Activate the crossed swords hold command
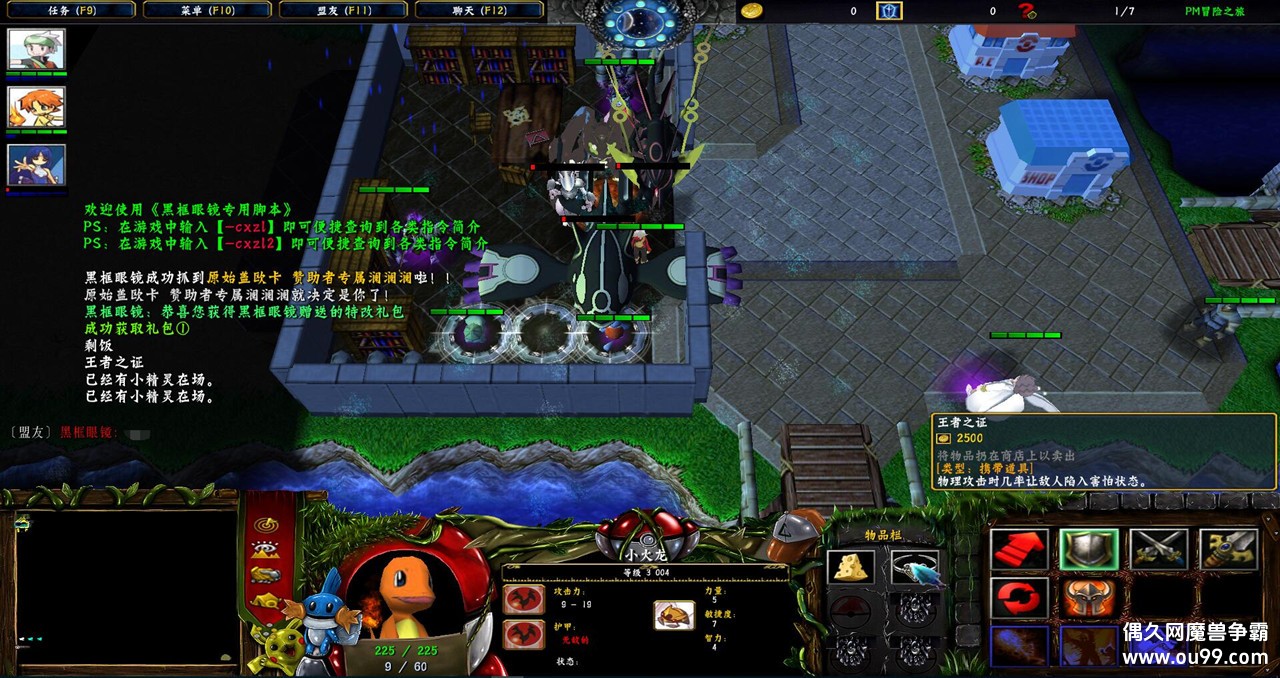The image size is (1280, 678). click(1158, 550)
